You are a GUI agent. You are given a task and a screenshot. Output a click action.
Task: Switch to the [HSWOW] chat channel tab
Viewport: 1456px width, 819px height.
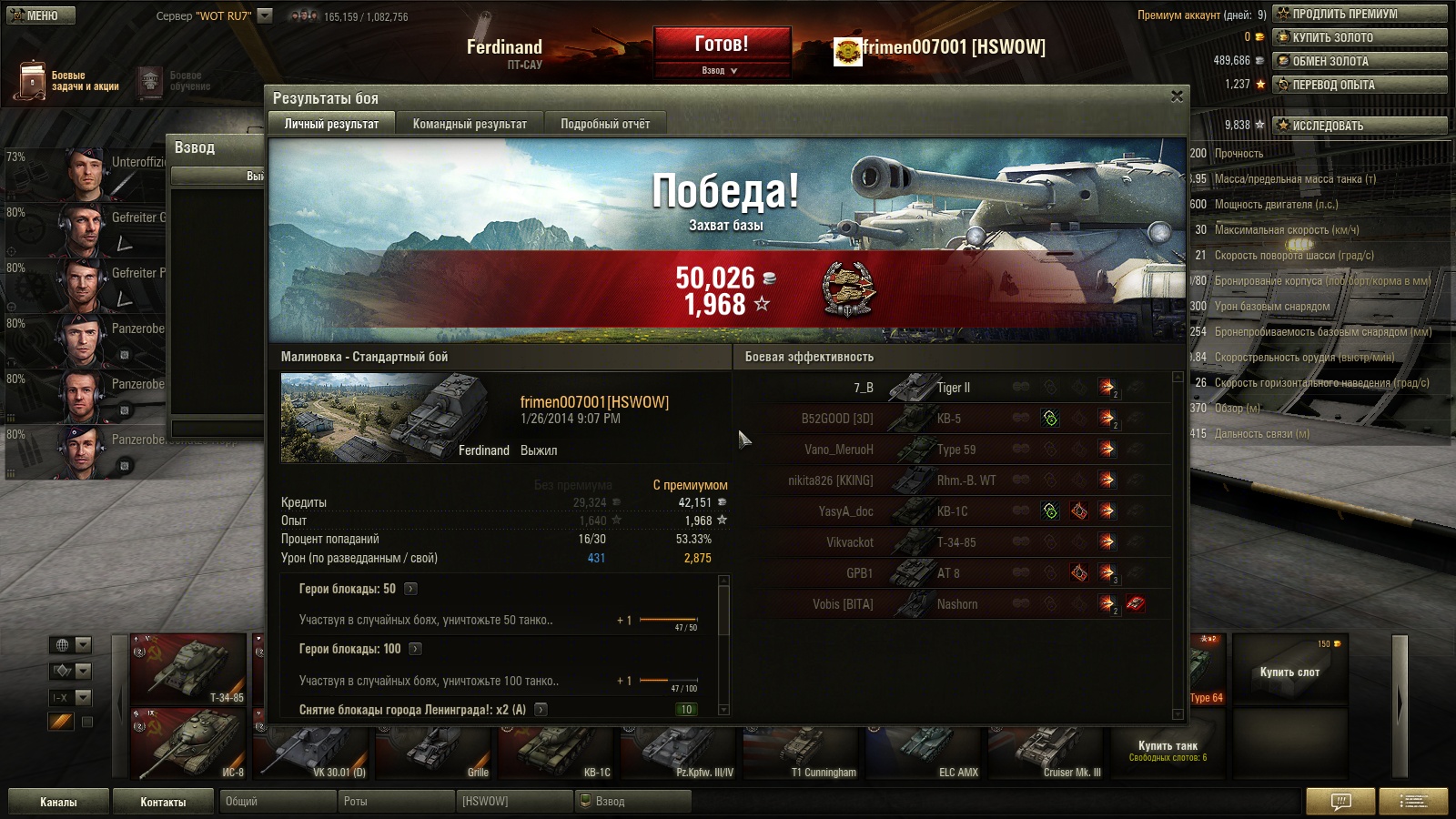[514, 802]
